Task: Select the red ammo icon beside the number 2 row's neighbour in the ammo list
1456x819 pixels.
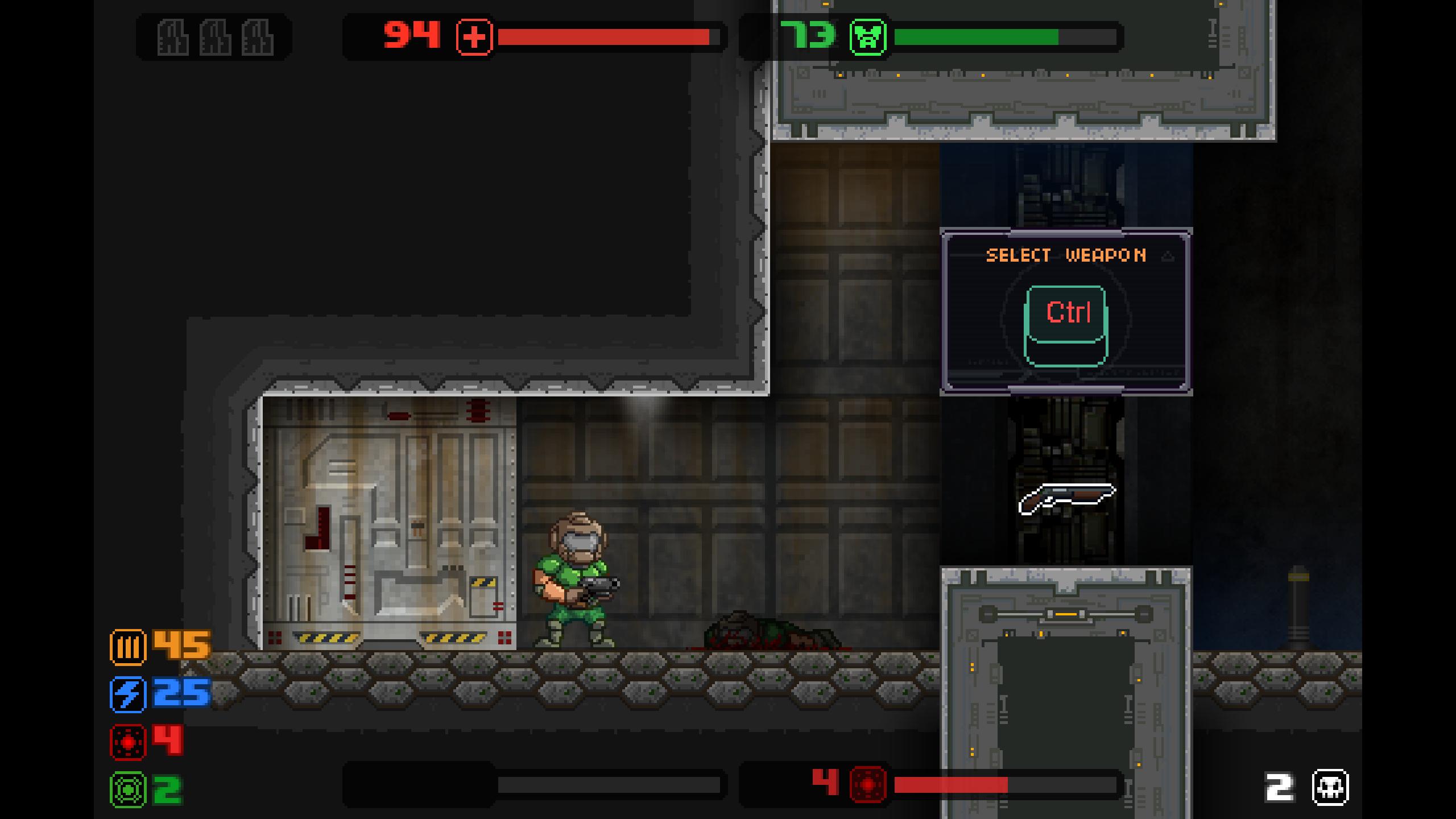Action: 128,742
